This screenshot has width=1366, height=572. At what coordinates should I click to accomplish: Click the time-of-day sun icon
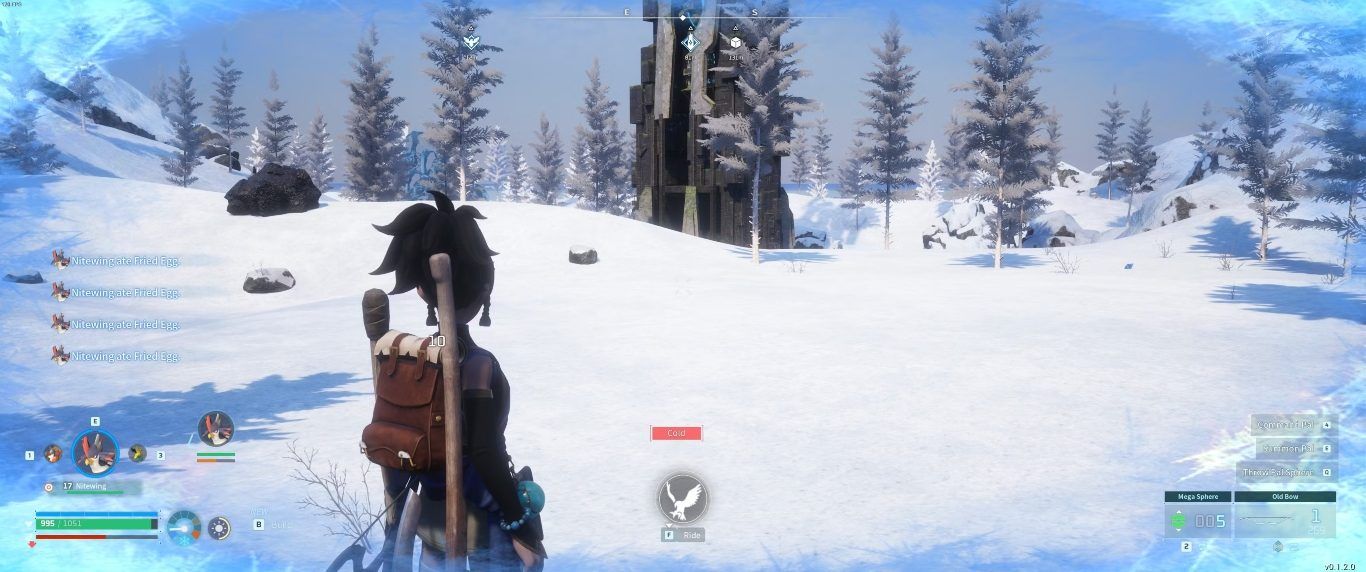pyautogui.click(x=219, y=528)
